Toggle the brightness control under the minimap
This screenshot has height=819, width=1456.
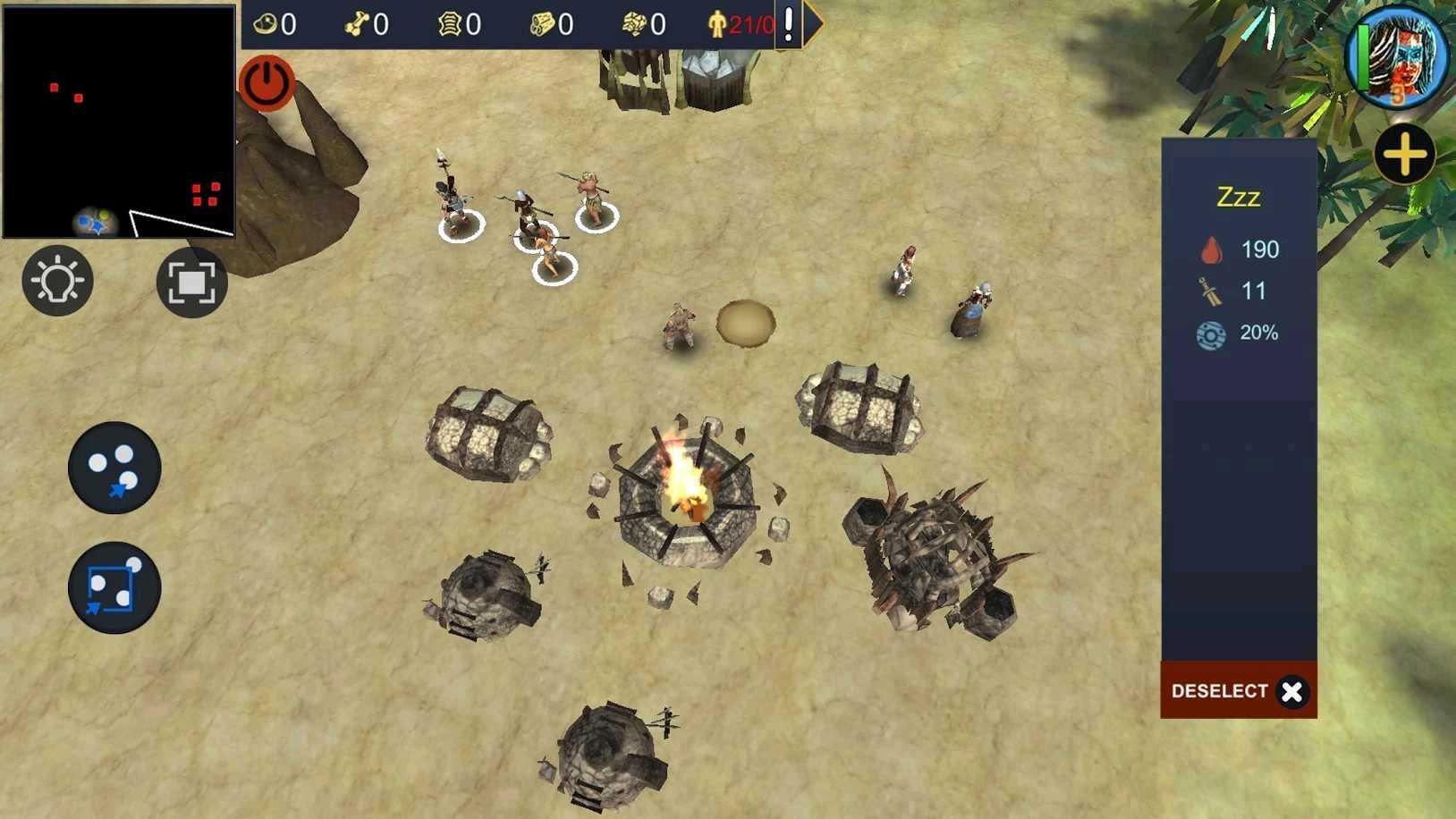point(57,282)
